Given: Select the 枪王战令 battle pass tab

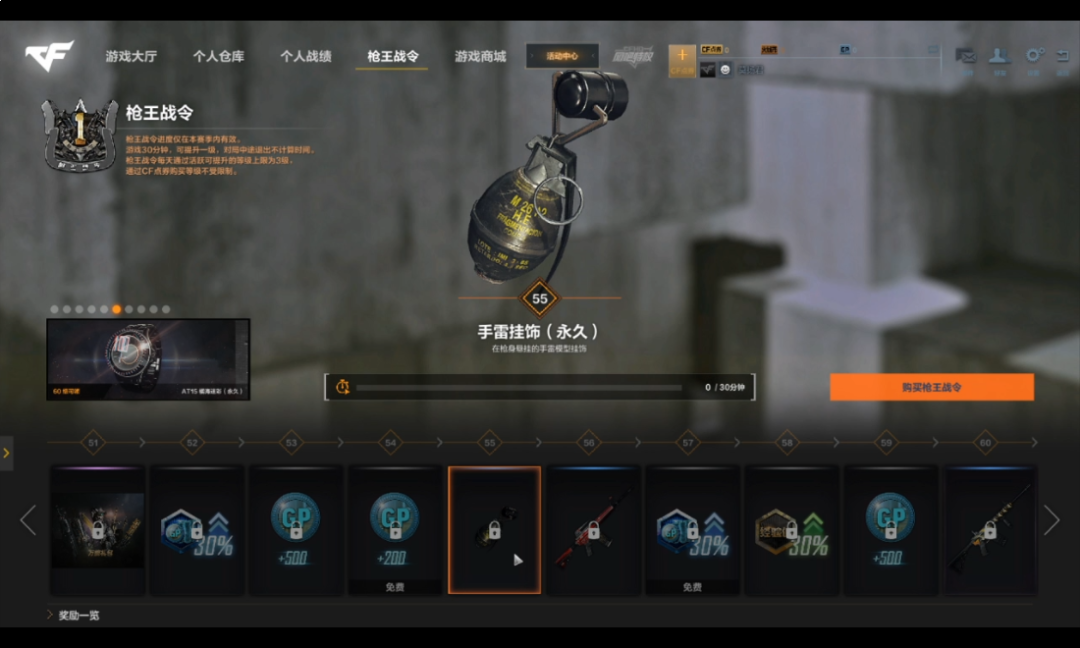Looking at the screenshot, I should coord(392,57).
